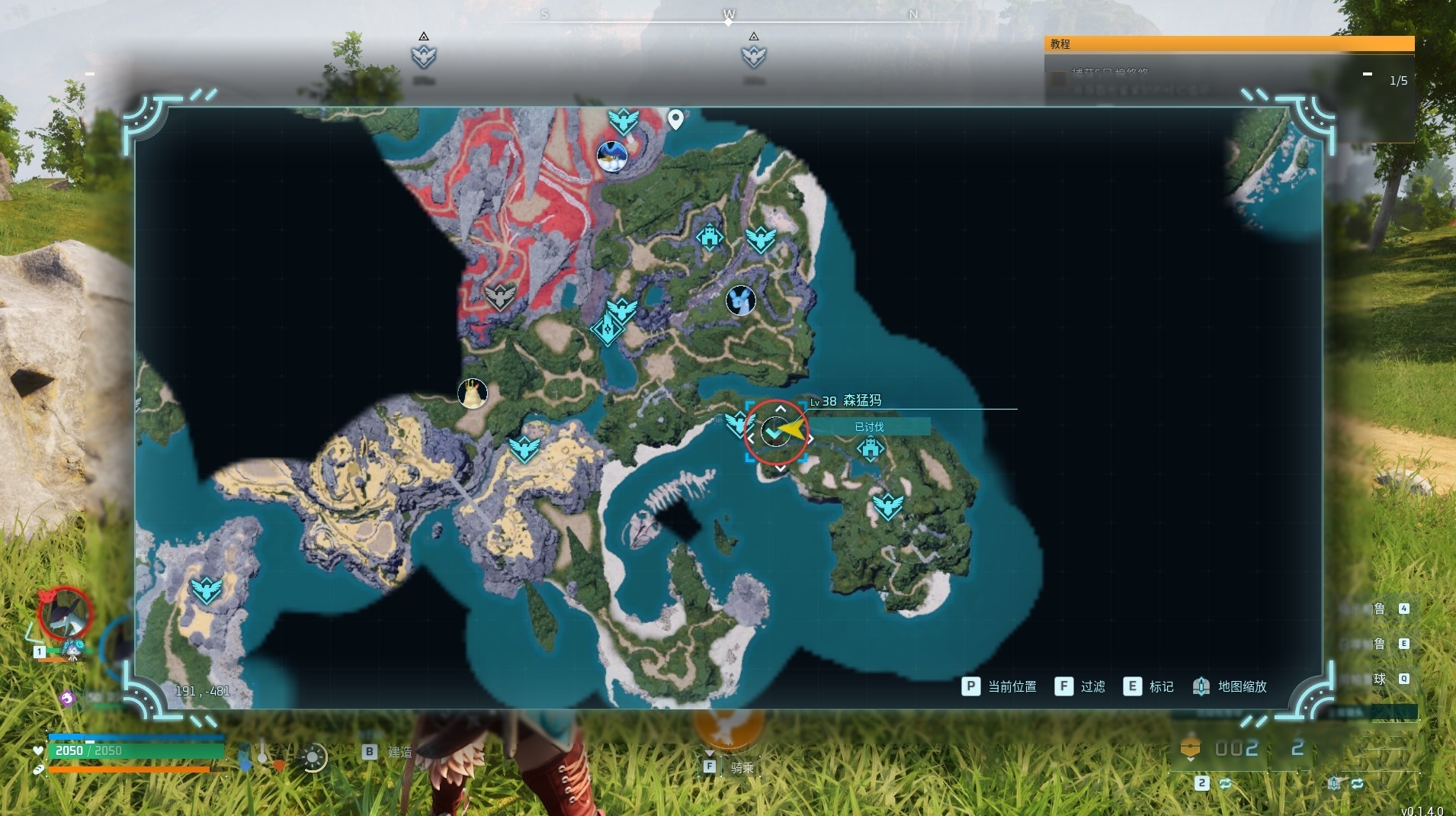
Task: Select the tower icon beside the 已讨伐 label
Action: (870, 448)
